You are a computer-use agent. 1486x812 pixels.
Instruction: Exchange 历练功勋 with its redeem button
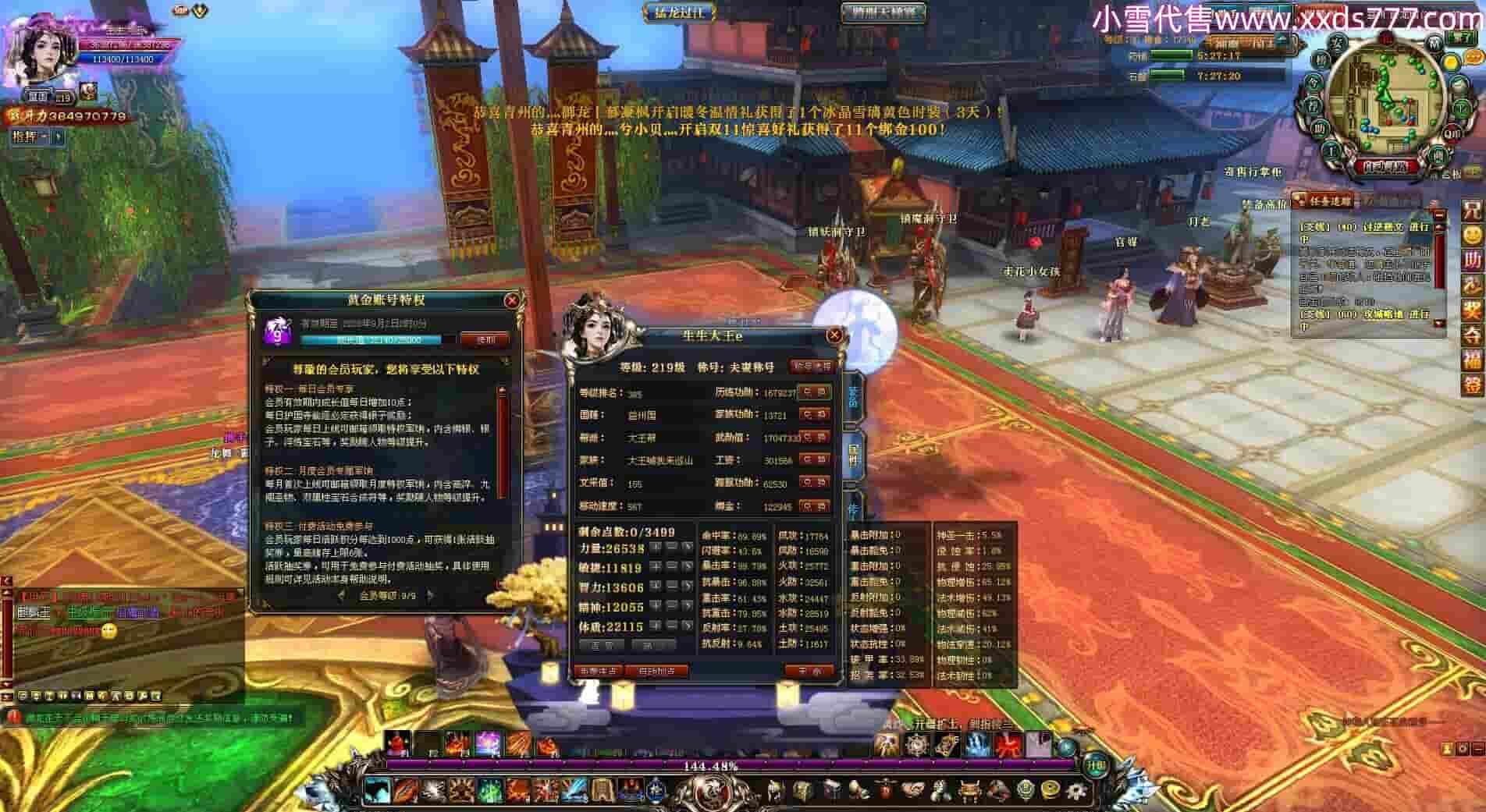click(x=815, y=392)
